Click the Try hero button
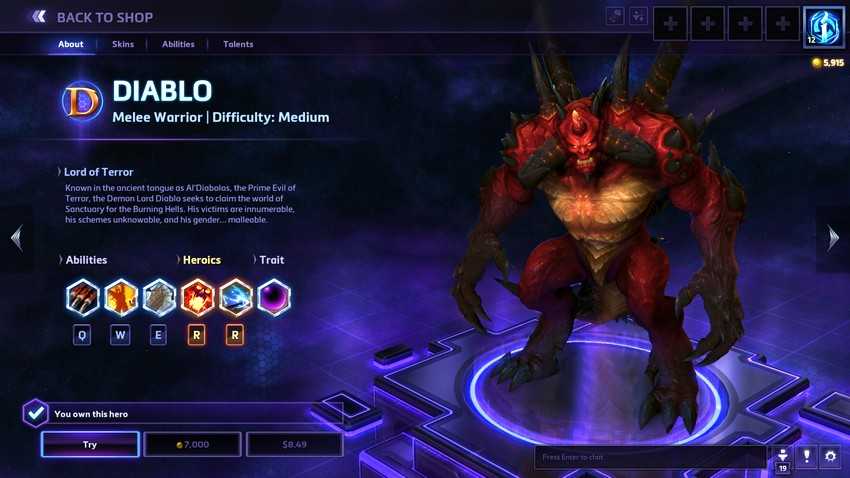Screen dimensions: 850x478 point(90,444)
